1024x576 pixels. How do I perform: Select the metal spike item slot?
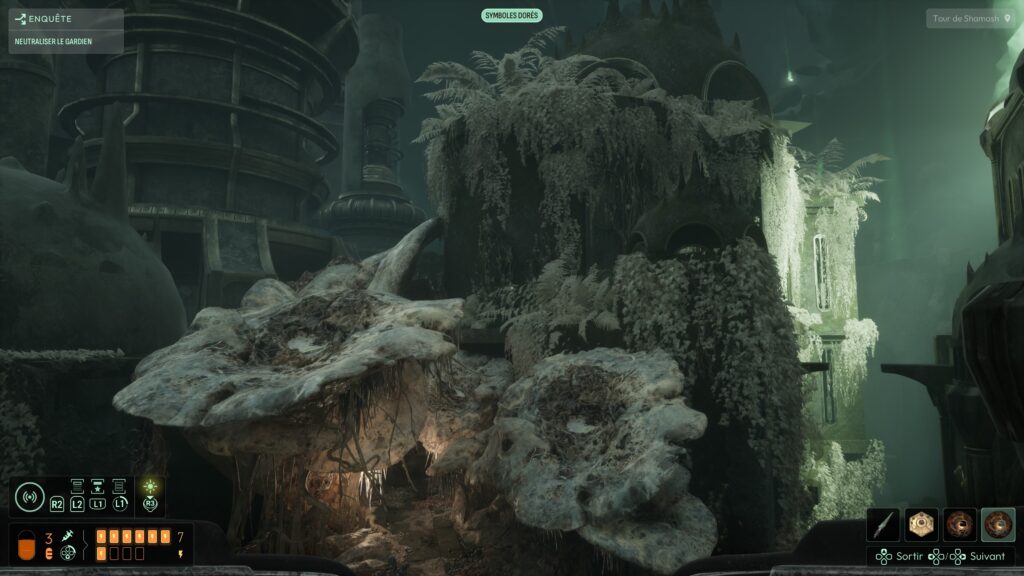pos(884,525)
